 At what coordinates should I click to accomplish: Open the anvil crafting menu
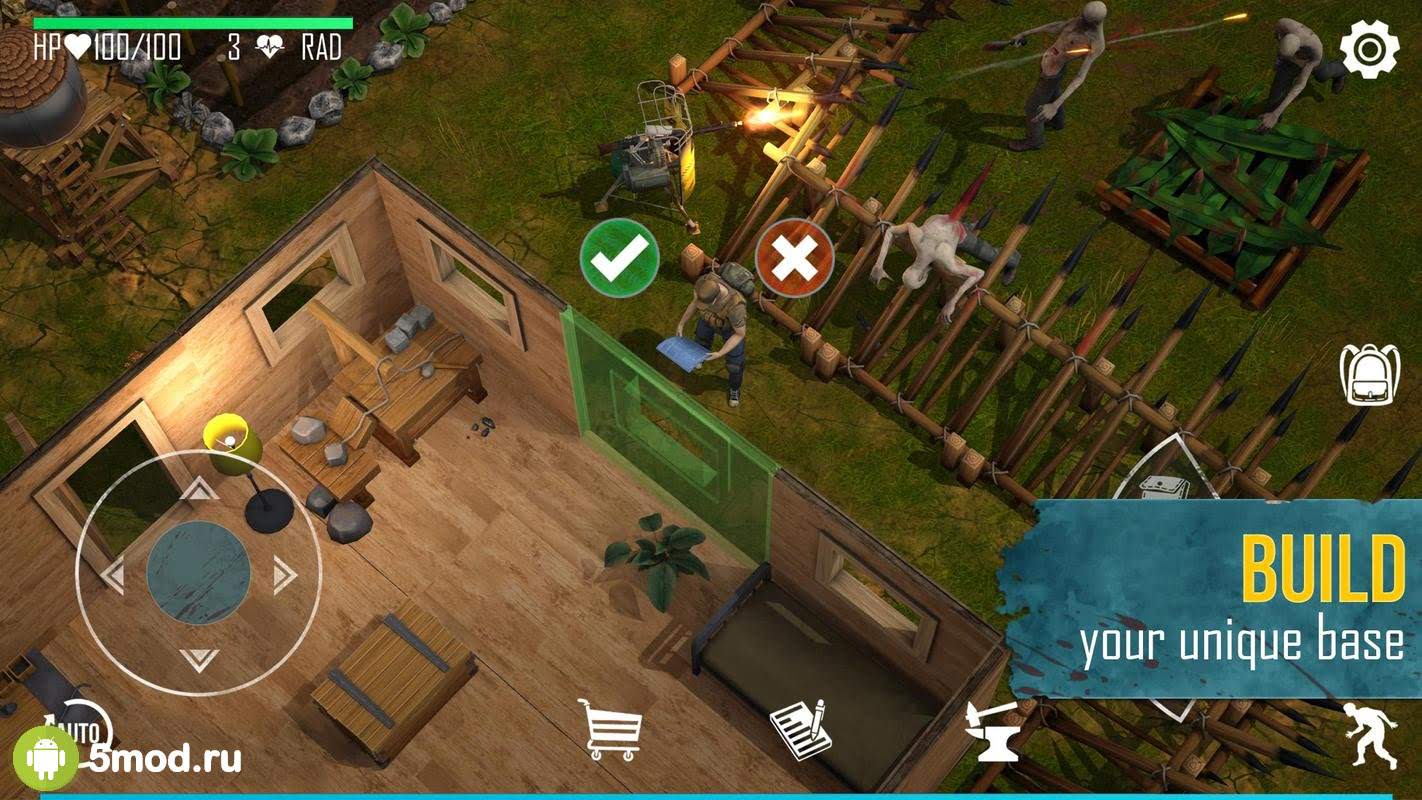992,733
